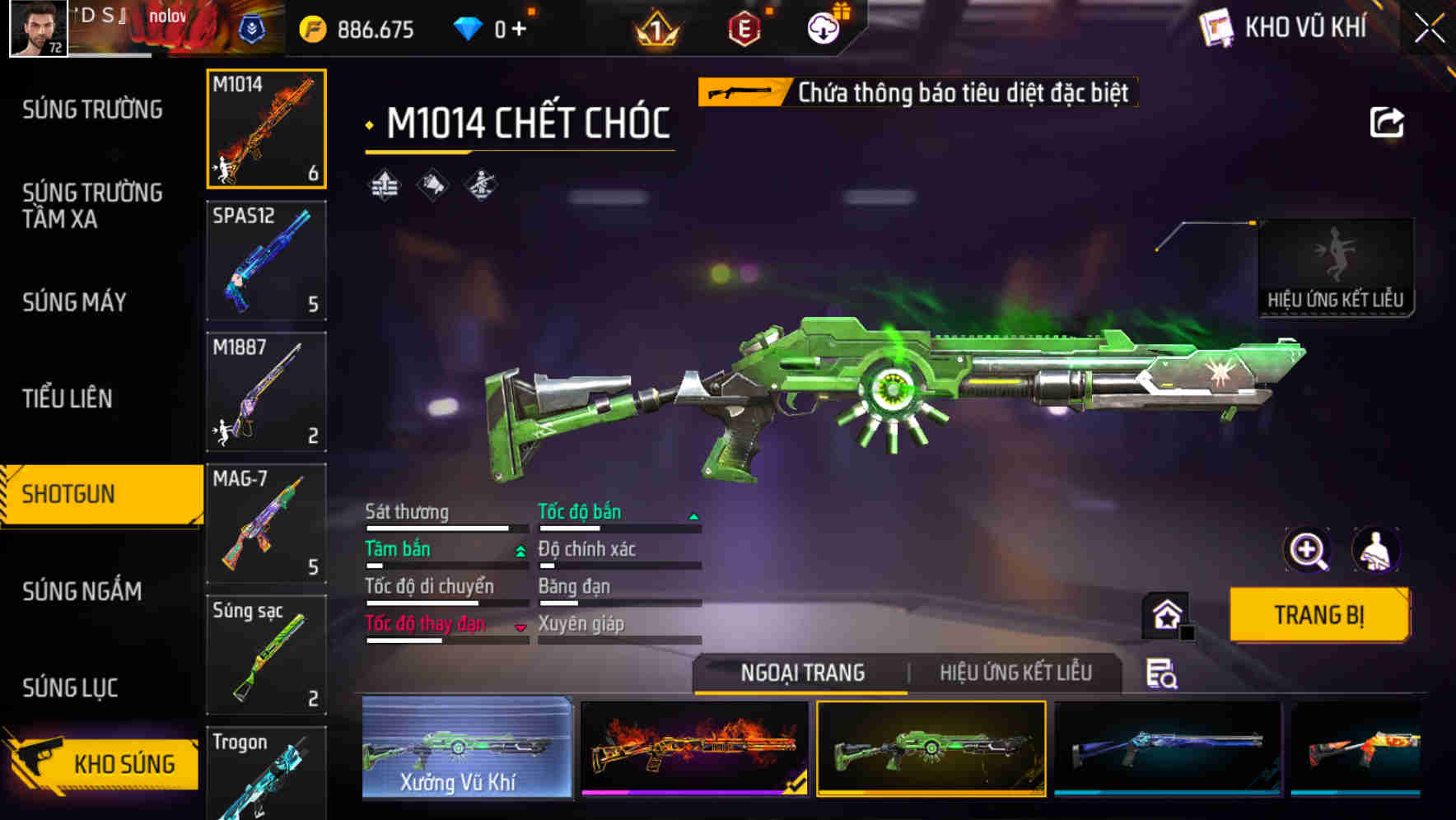Switch to the SÚNG TRƯỜNG category
The width and height of the screenshot is (1456, 820).
(92, 109)
